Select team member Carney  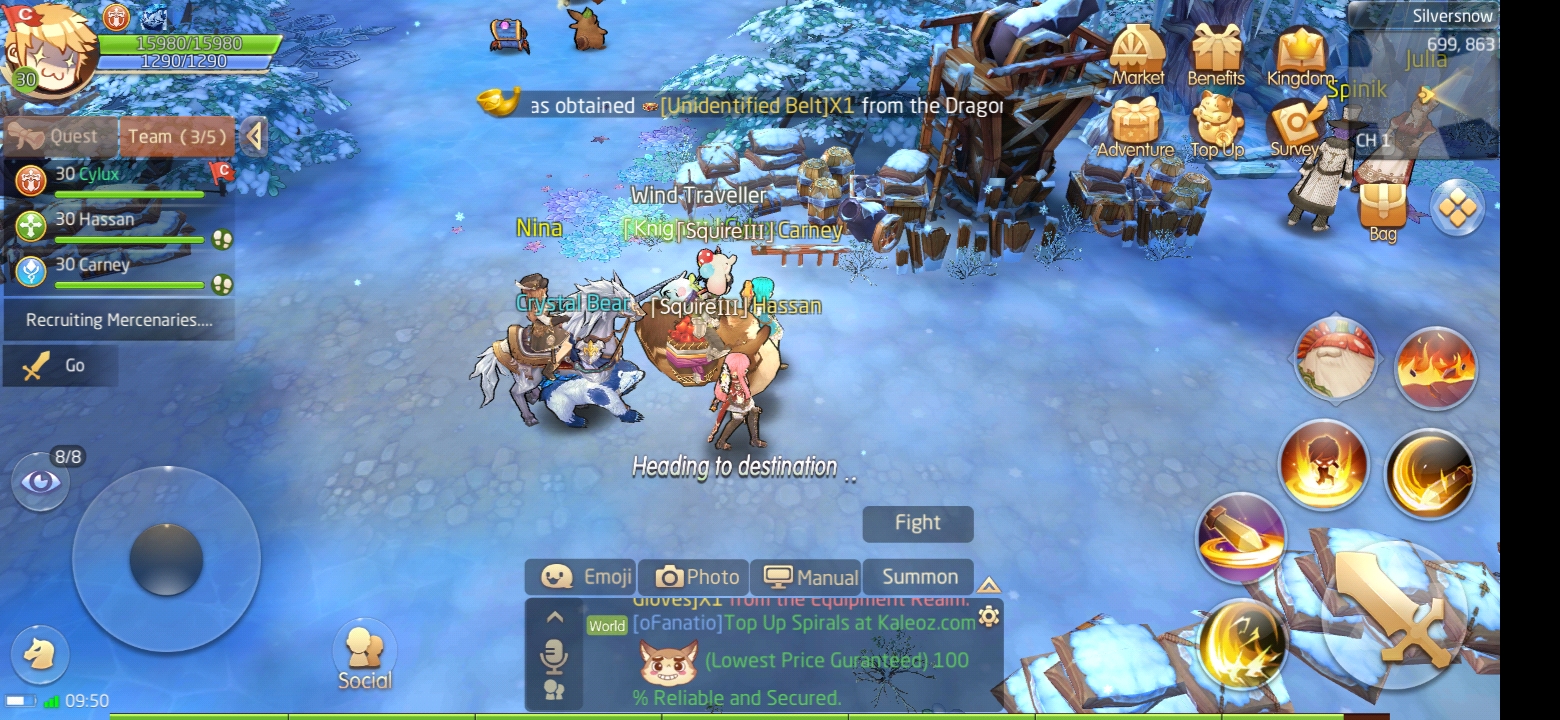coord(118,272)
